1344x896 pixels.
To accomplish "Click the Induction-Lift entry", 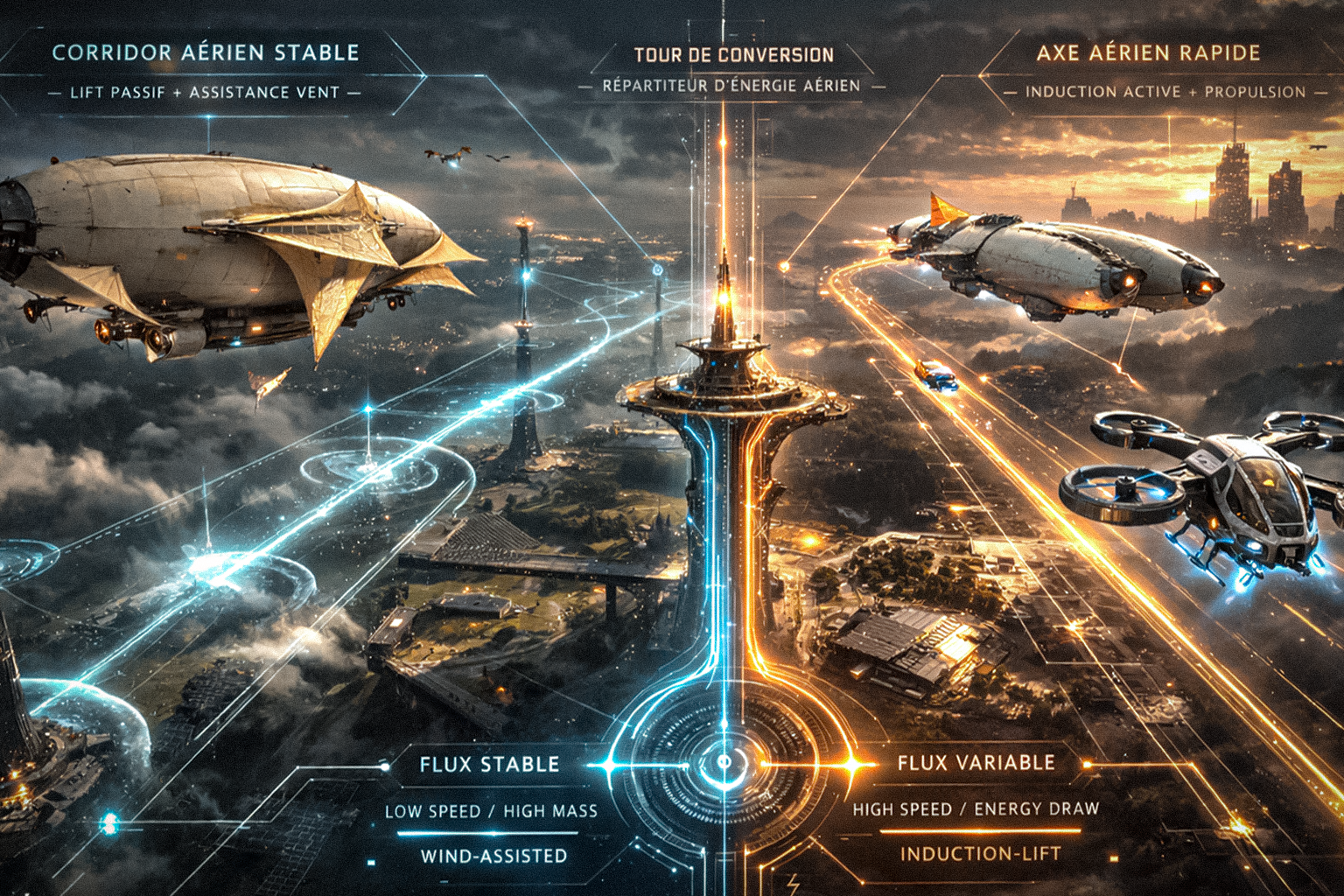I will [980, 853].
